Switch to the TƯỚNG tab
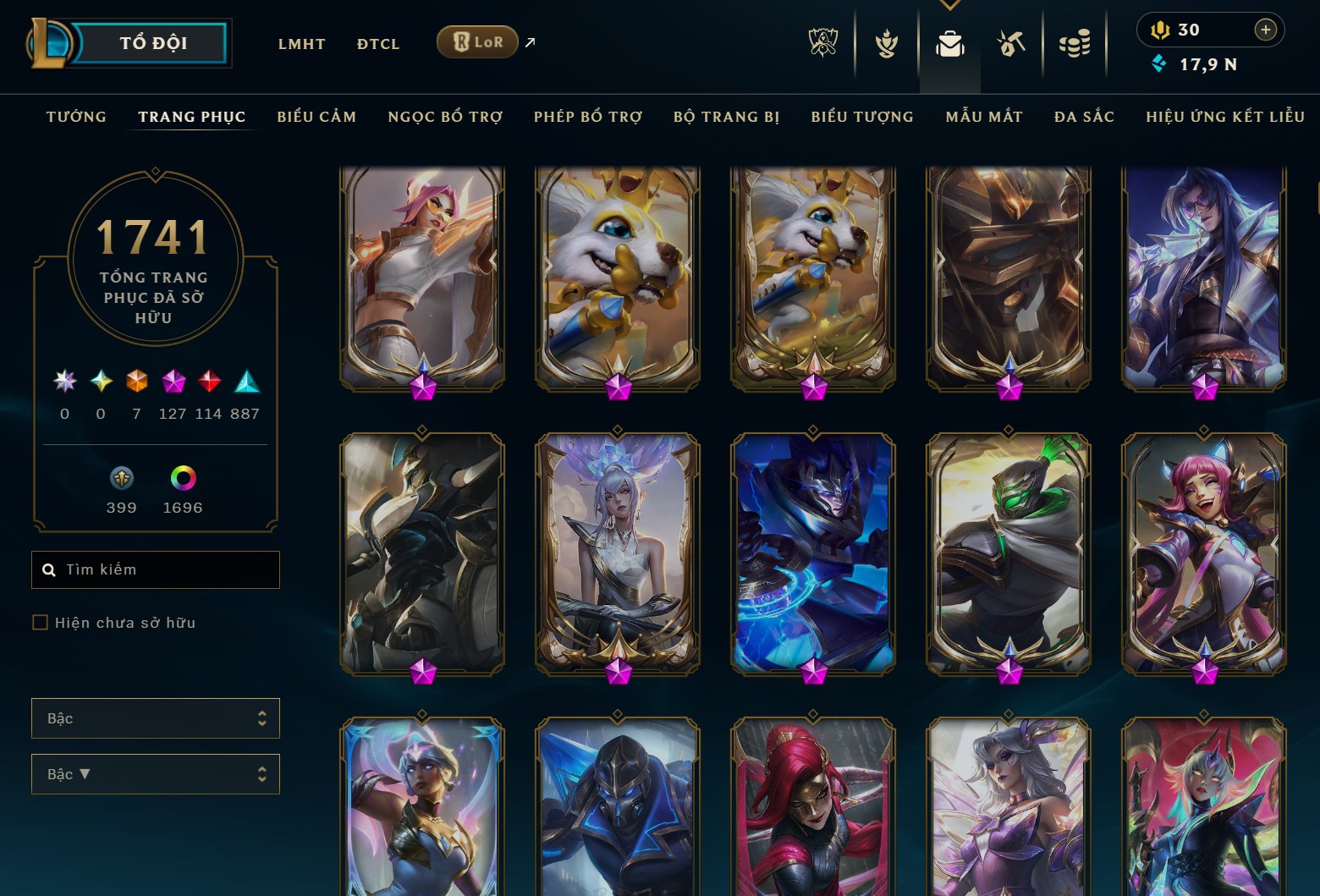This screenshot has width=1320, height=896. point(76,117)
